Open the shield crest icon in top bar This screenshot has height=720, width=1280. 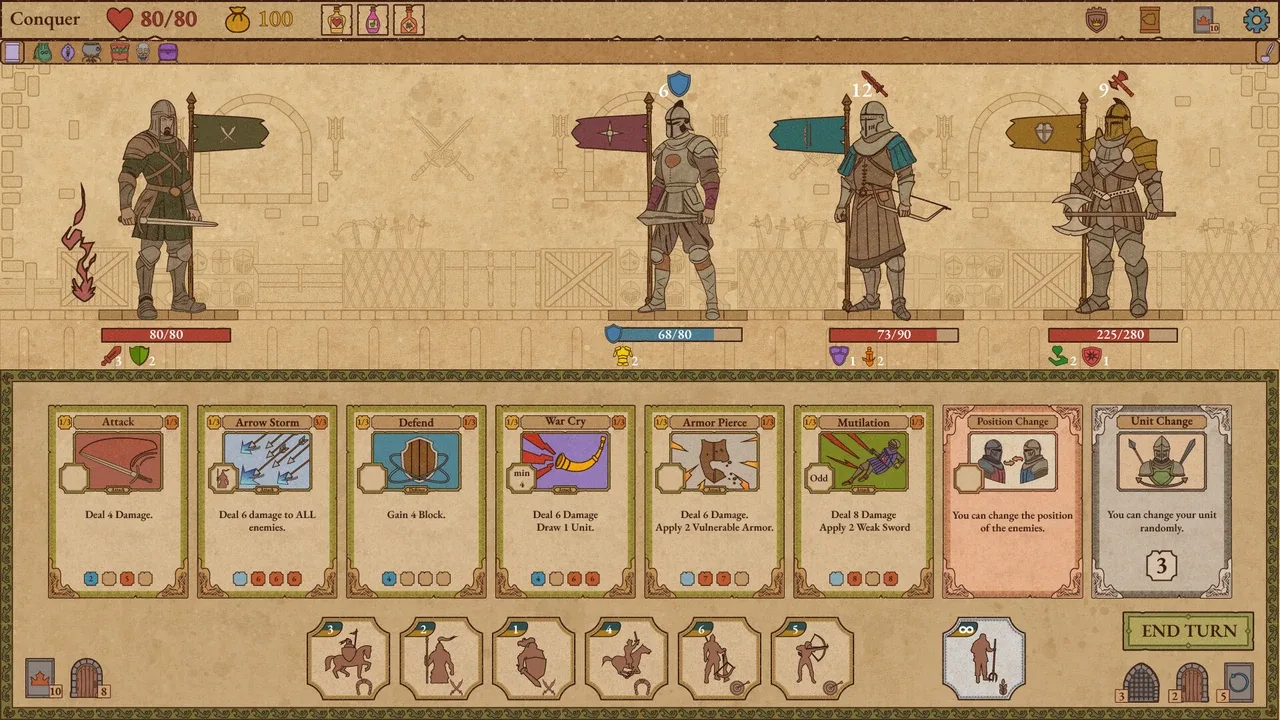point(1098,19)
